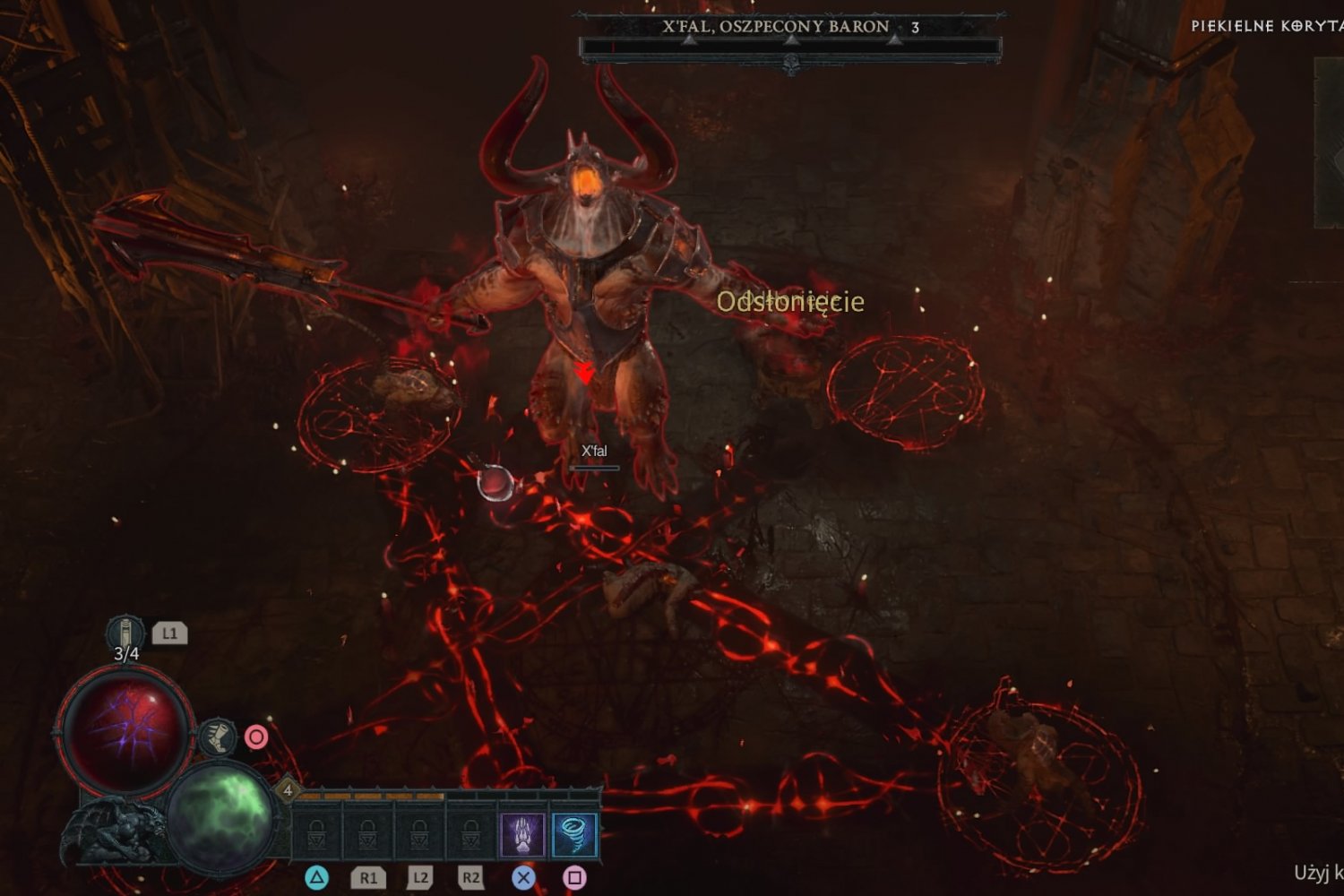The image size is (1344, 896).
Task: Select the X'fal nameplate under the boss
Action: pos(594,451)
